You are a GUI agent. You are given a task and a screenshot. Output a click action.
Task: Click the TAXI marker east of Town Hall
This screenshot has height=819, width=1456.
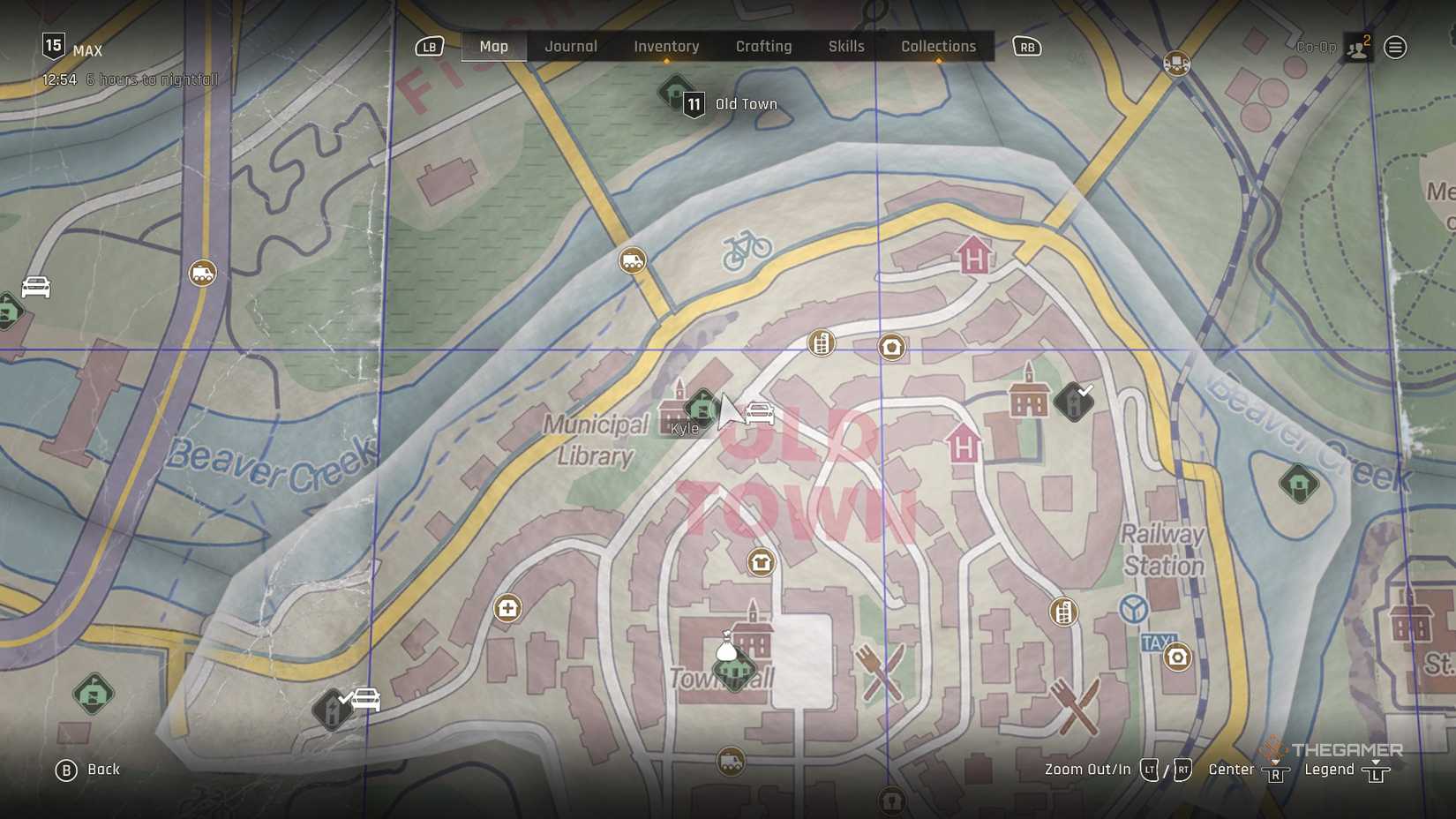[x=1160, y=638]
